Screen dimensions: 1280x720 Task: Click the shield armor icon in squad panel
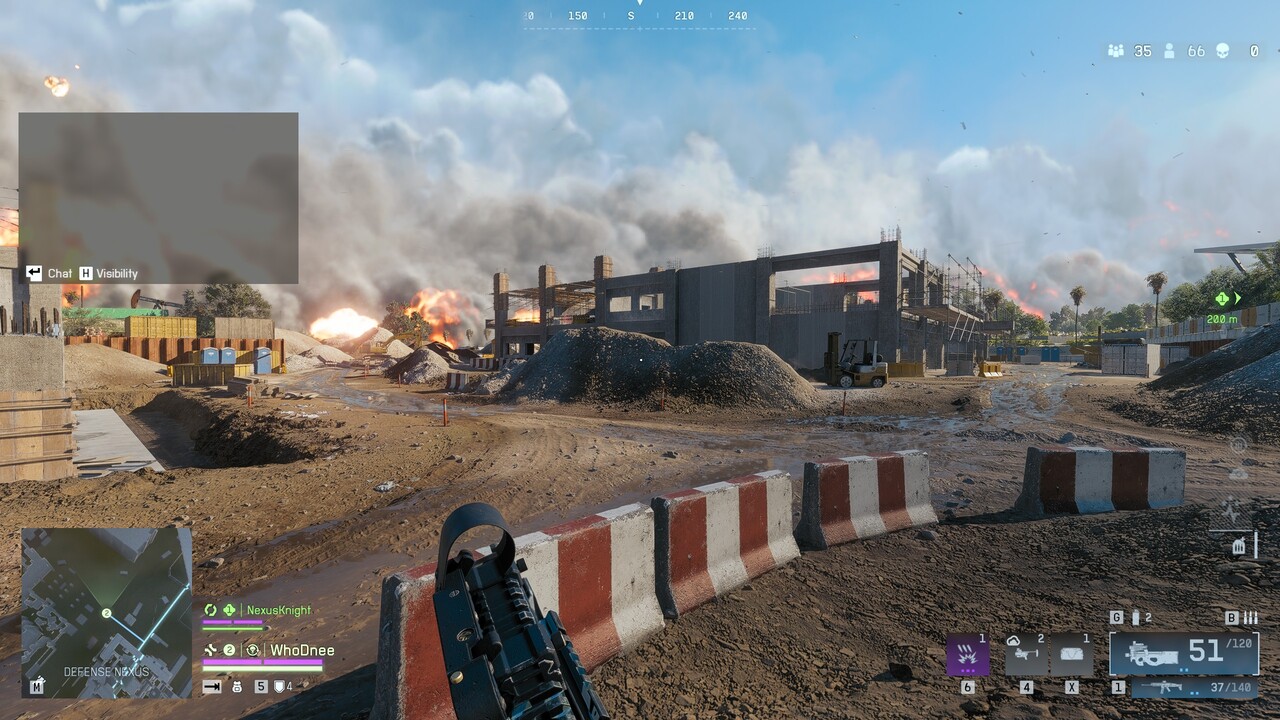(279, 688)
